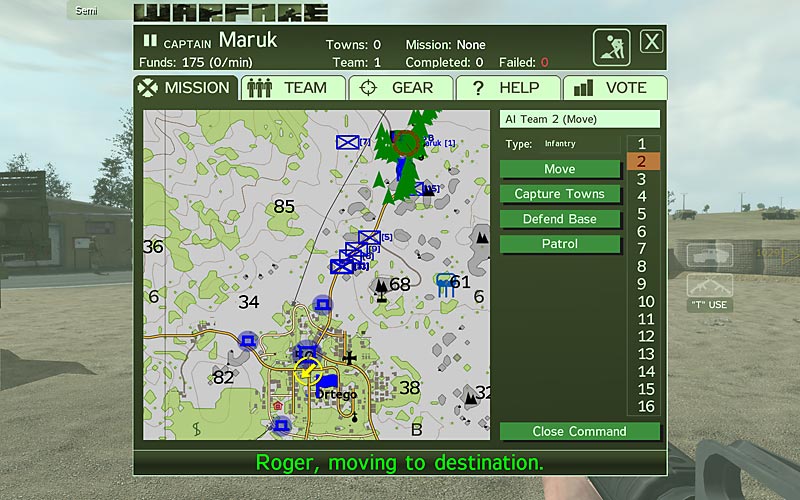The image size is (800, 500).
Task: Choose the Capture Towns order
Action: click(560, 194)
